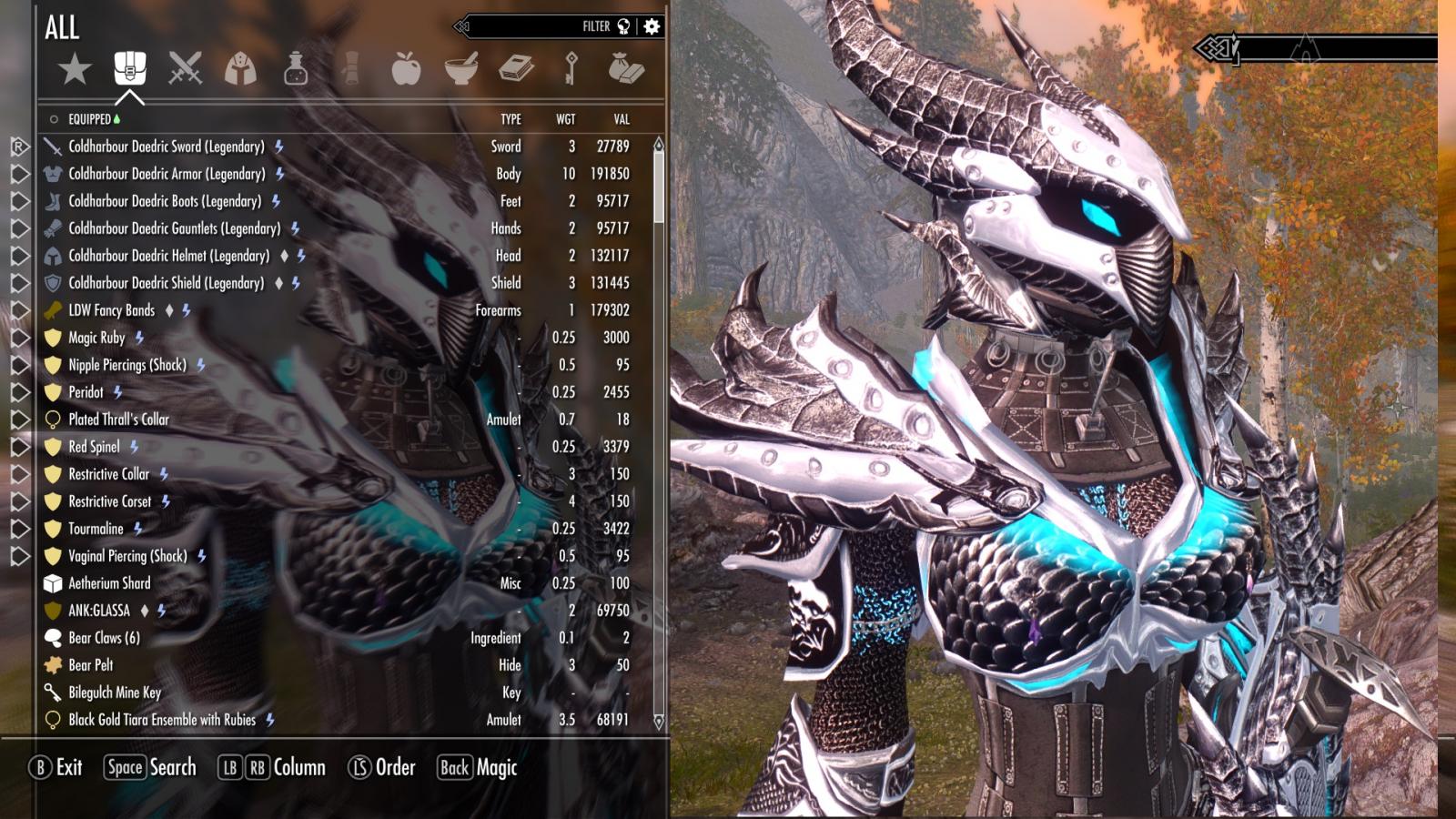Select the Favorites star category icon
The height and width of the screenshot is (819, 1456).
(76, 68)
